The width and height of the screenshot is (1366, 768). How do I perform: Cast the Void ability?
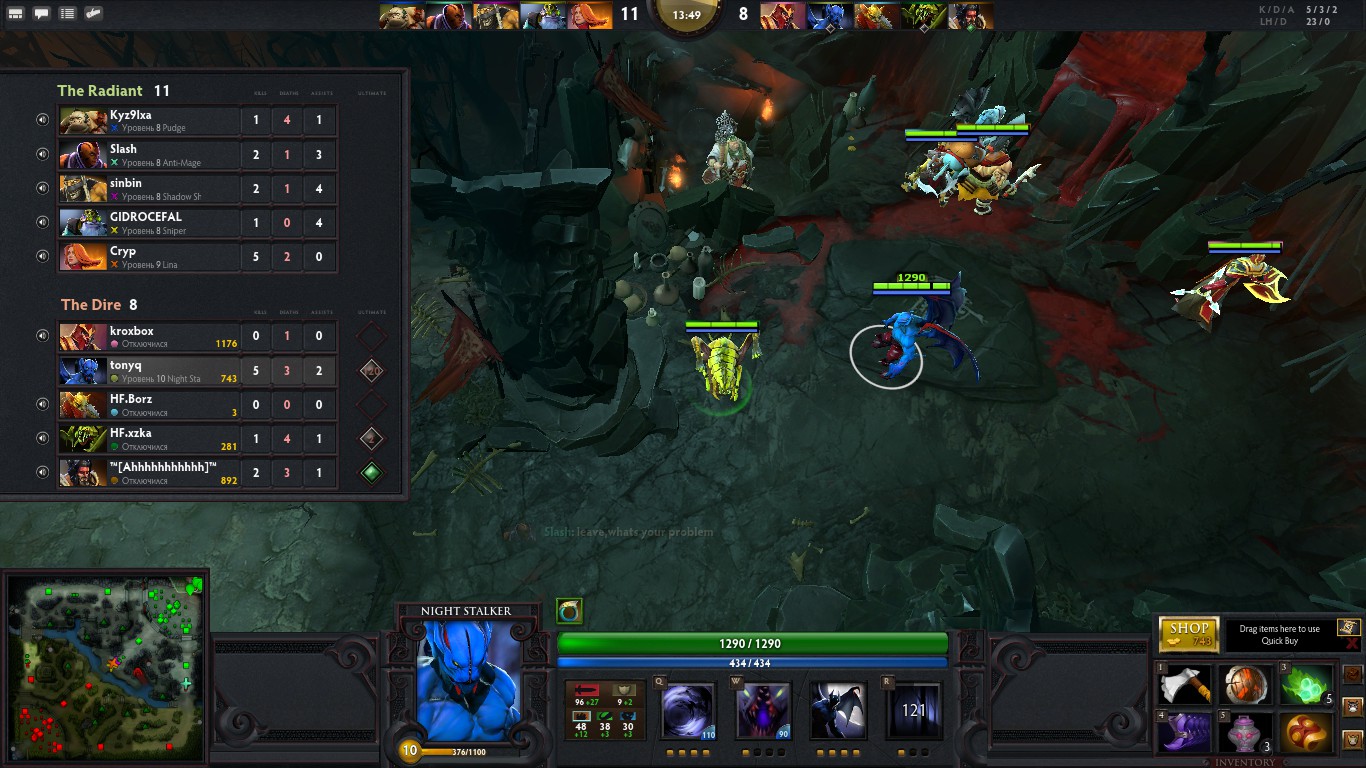688,711
